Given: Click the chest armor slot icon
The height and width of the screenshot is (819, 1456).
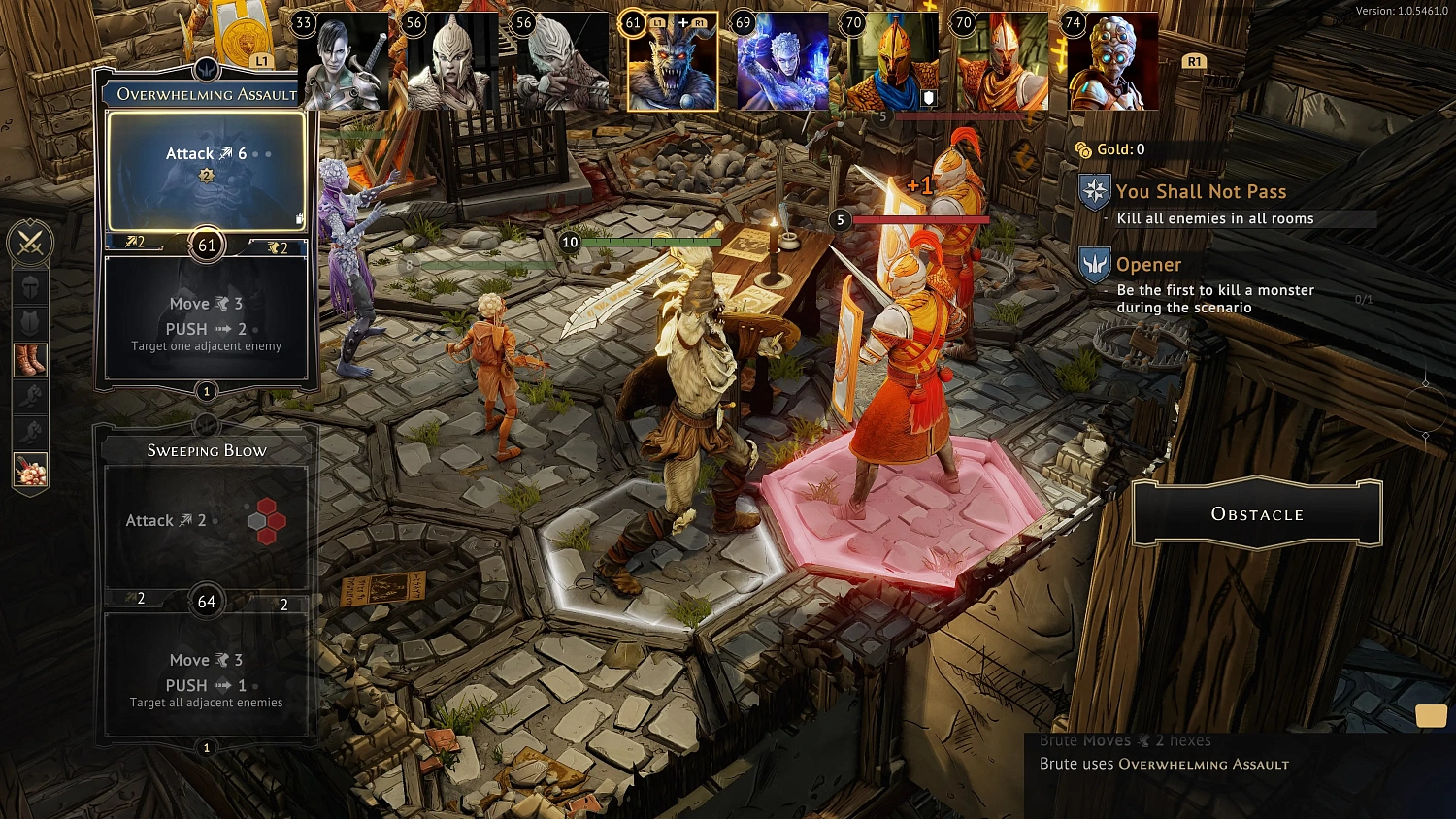Looking at the screenshot, I should (29, 322).
